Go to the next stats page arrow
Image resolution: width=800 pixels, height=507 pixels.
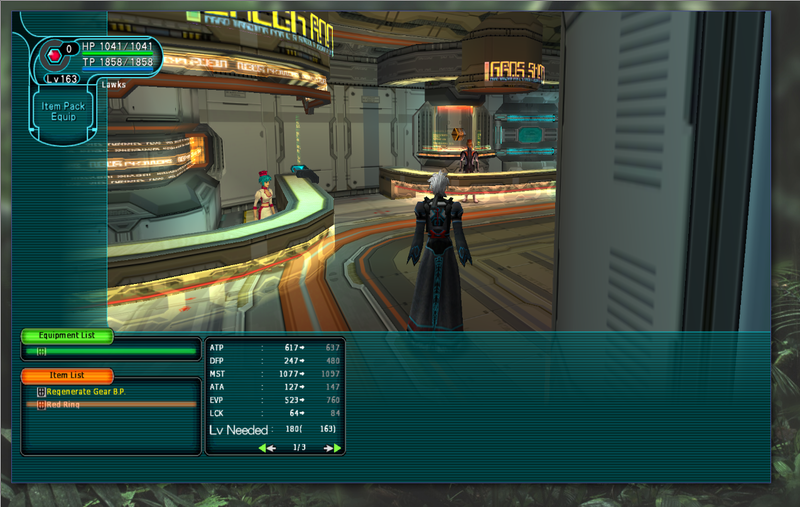333,448
